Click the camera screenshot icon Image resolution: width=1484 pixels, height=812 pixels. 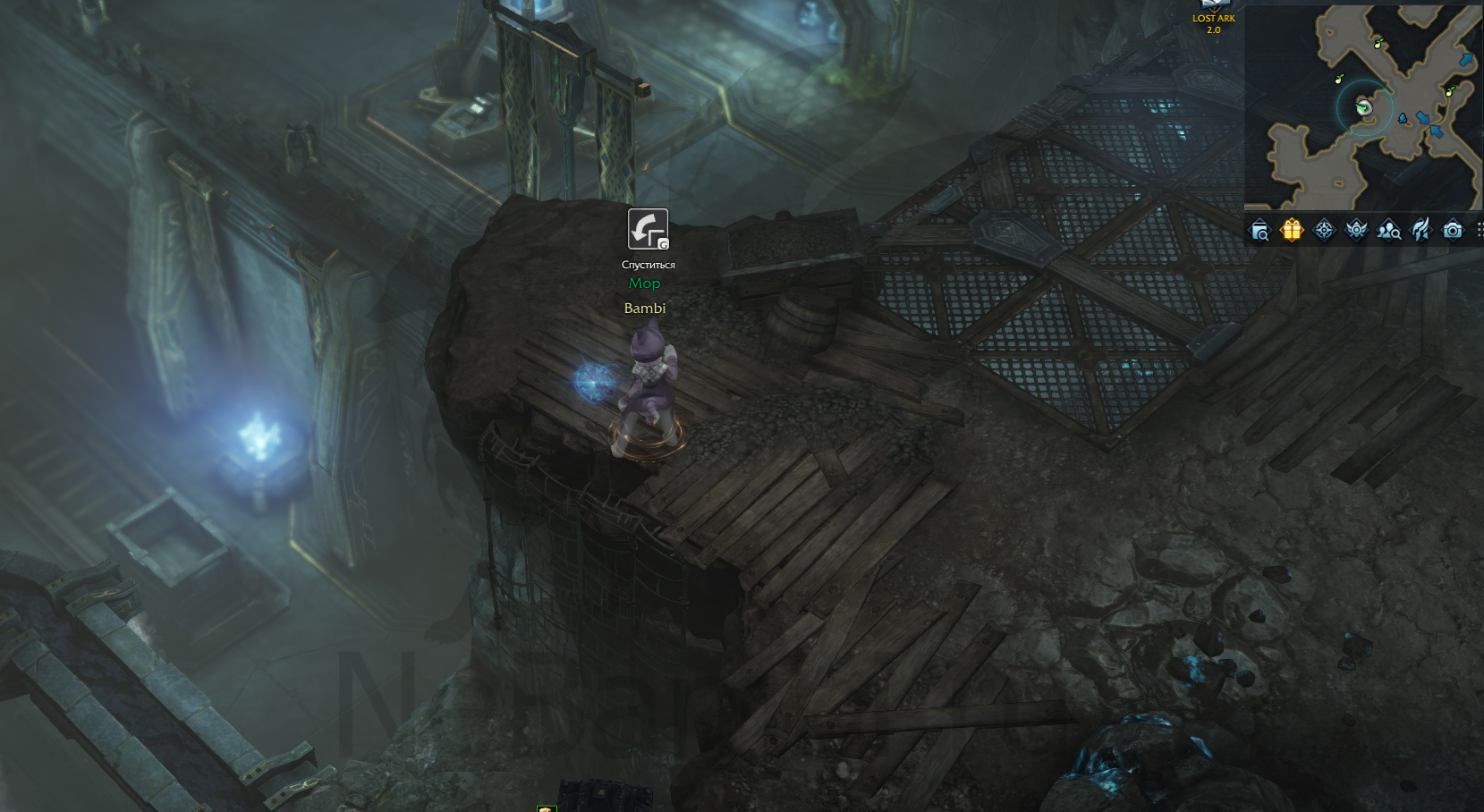[1453, 231]
